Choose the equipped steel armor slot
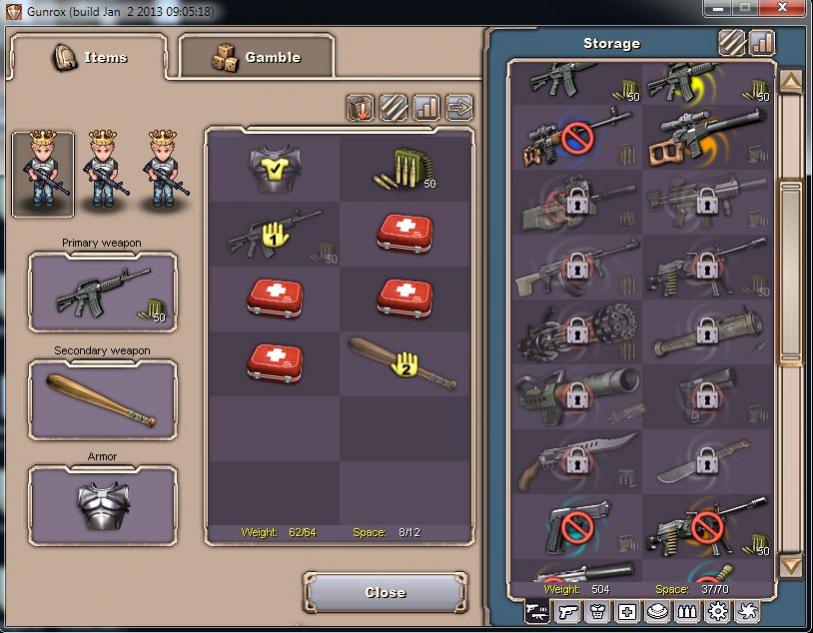 (103, 504)
